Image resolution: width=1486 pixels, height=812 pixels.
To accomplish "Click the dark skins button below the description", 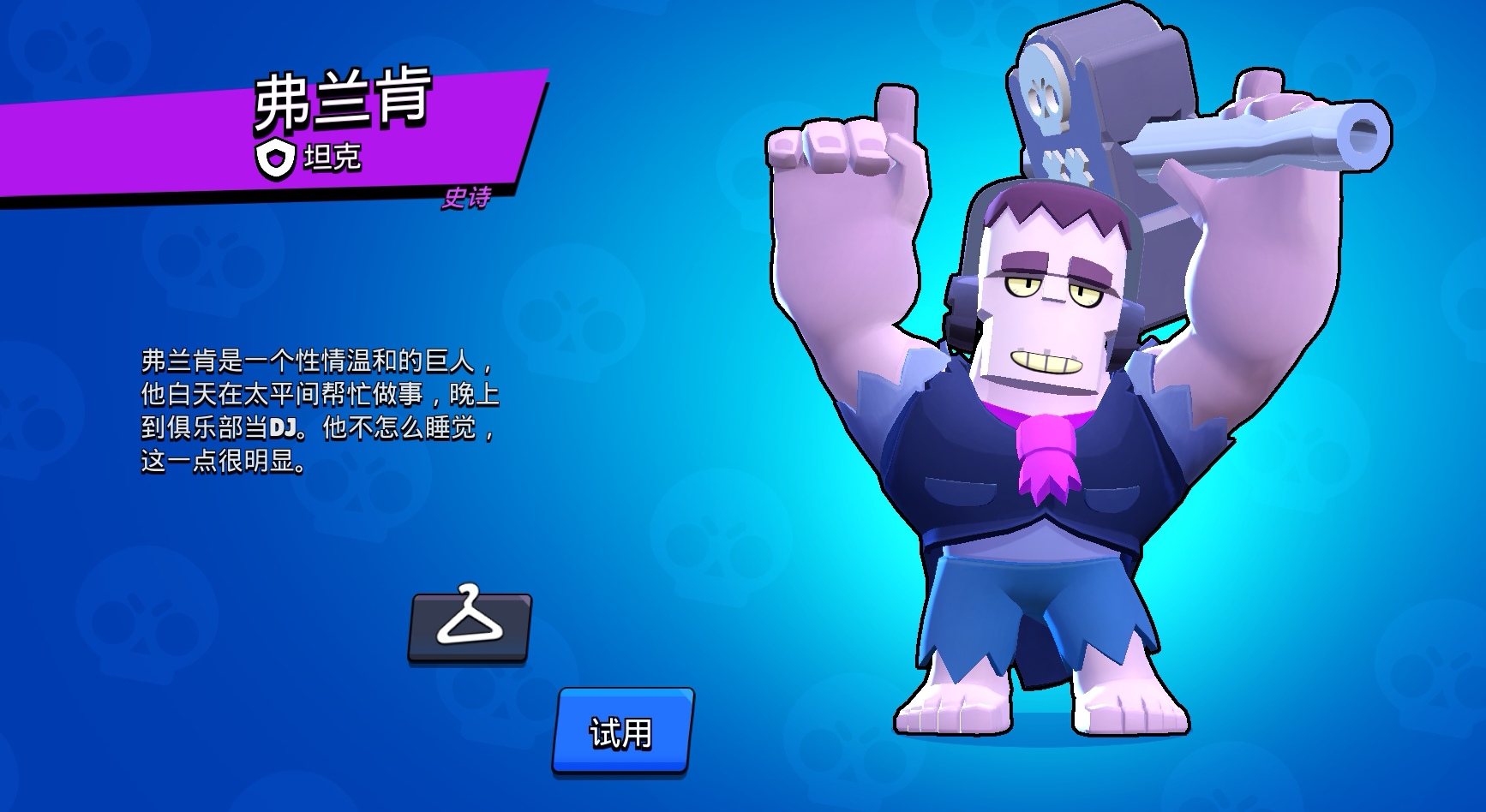I will pos(470,626).
